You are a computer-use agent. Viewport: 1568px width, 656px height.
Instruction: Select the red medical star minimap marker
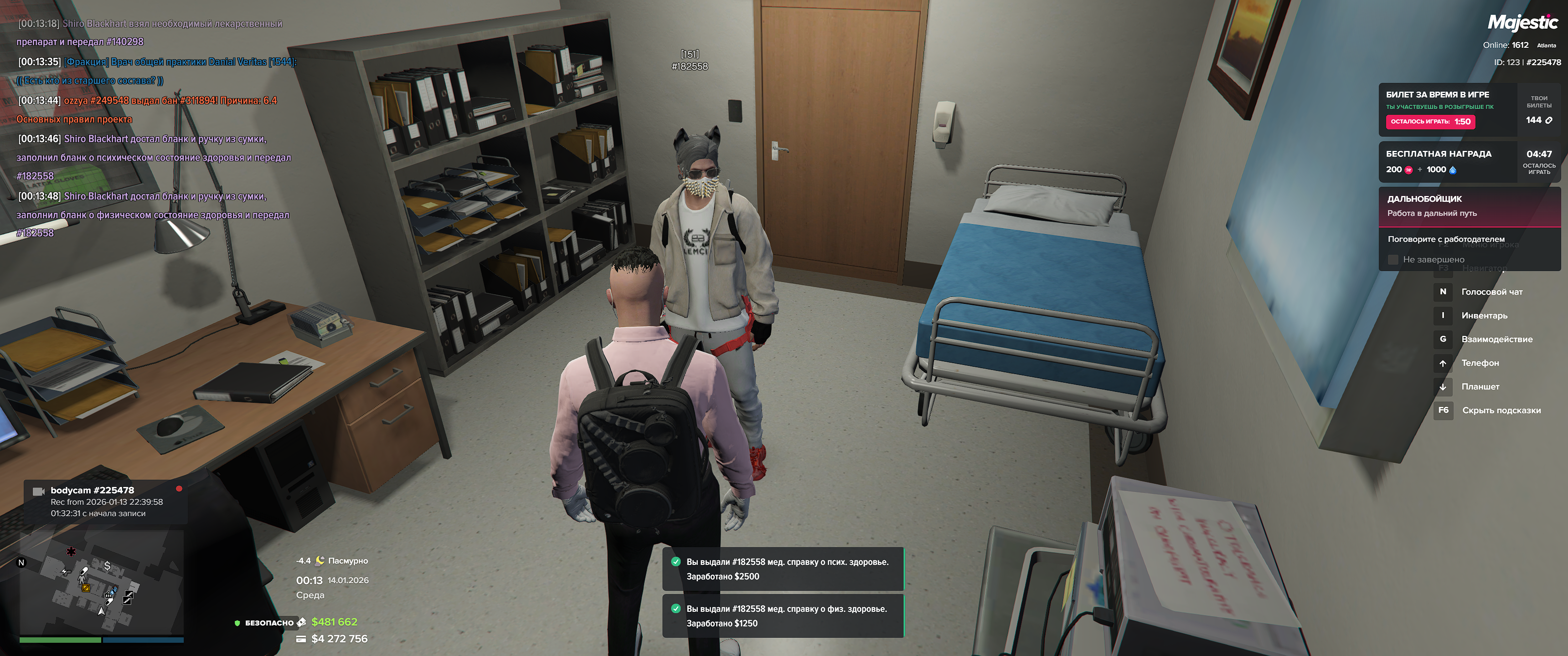71,551
